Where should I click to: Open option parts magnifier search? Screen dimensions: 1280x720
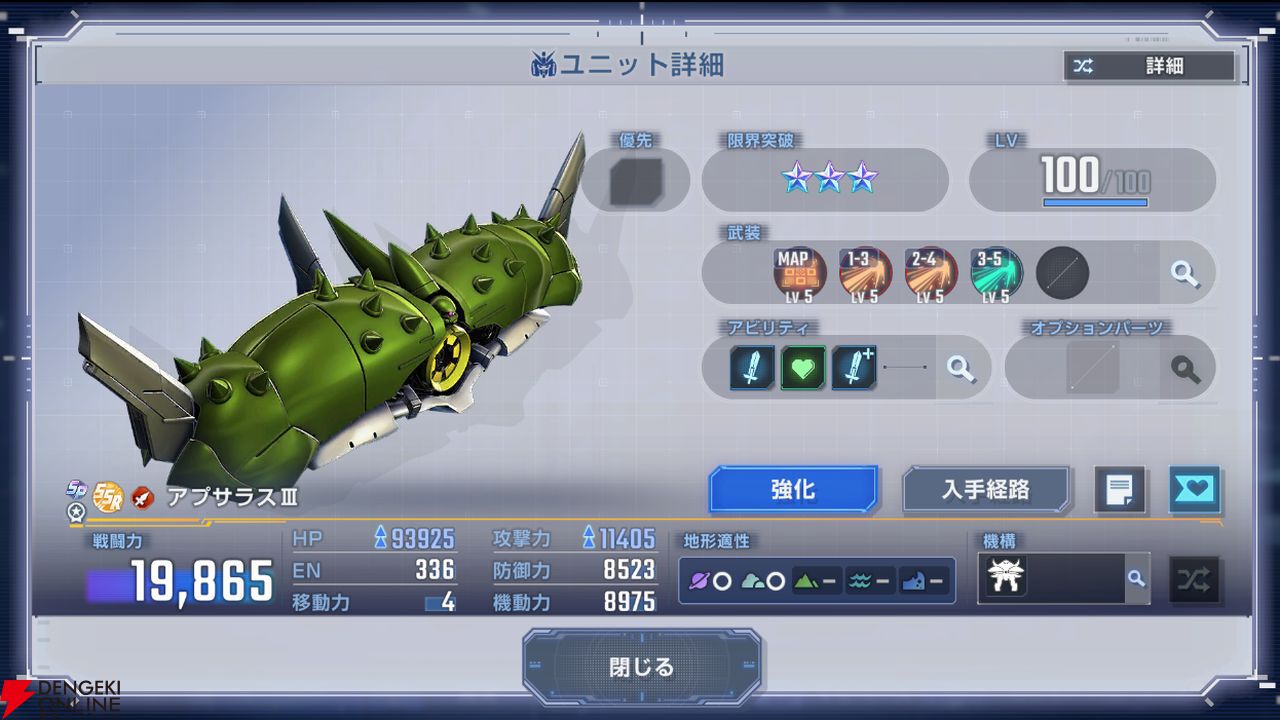tap(1186, 368)
